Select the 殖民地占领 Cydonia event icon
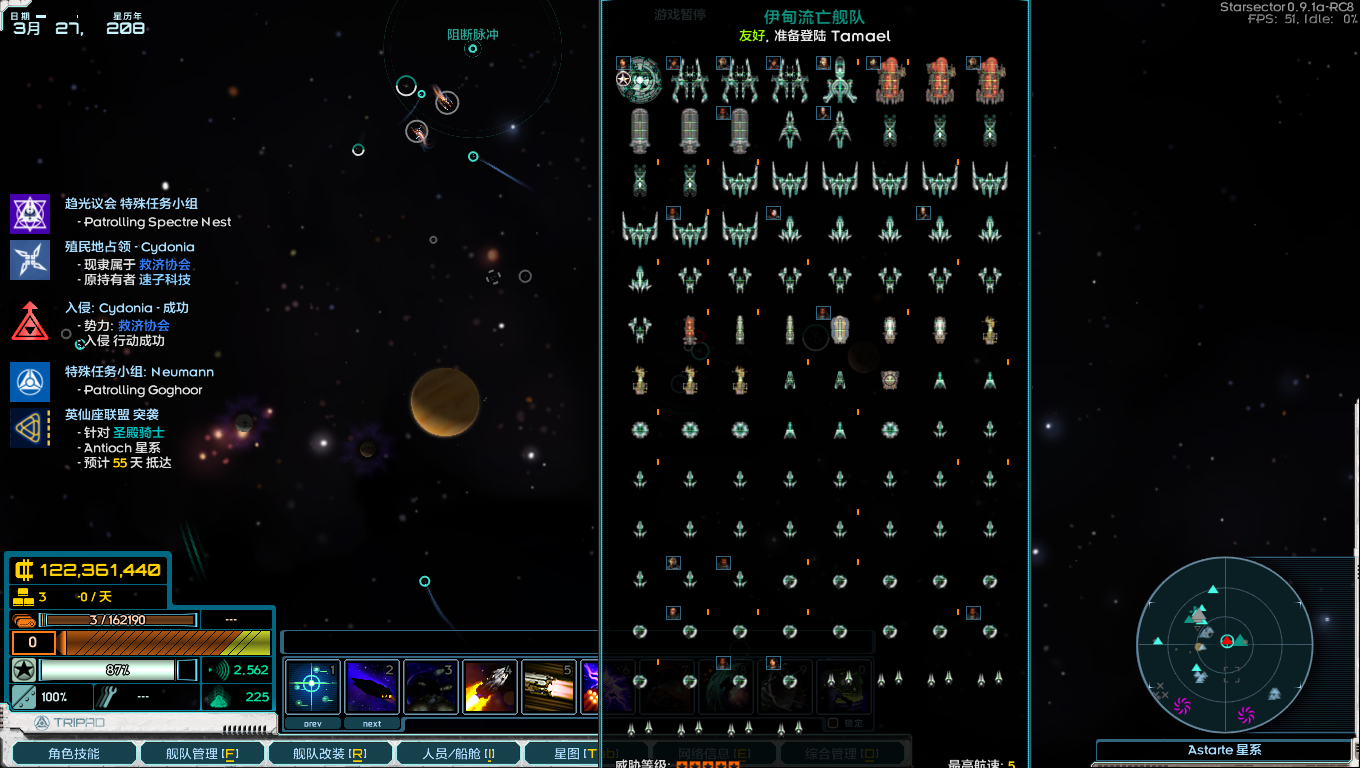The width and height of the screenshot is (1360, 768). [x=30, y=259]
